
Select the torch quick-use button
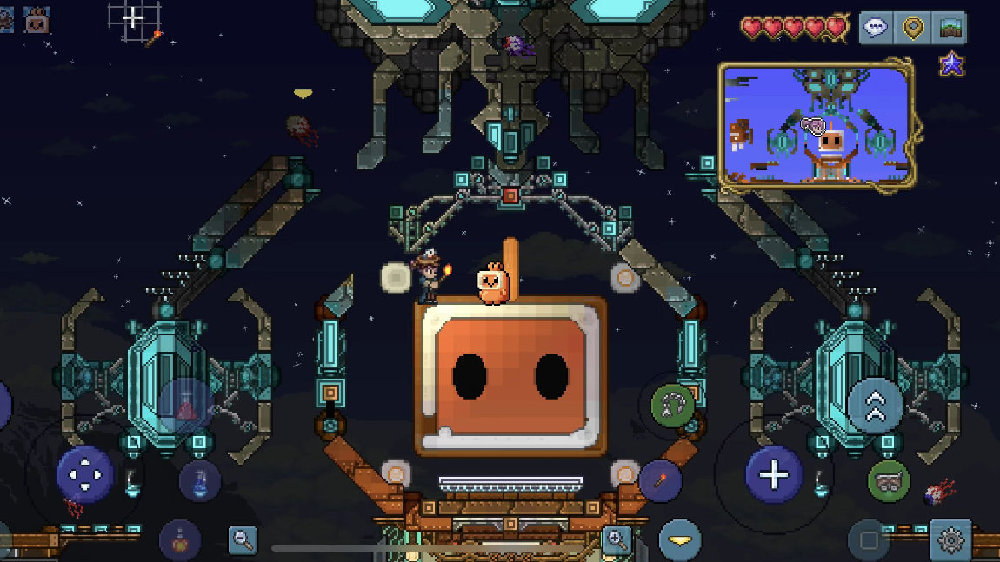coord(660,481)
